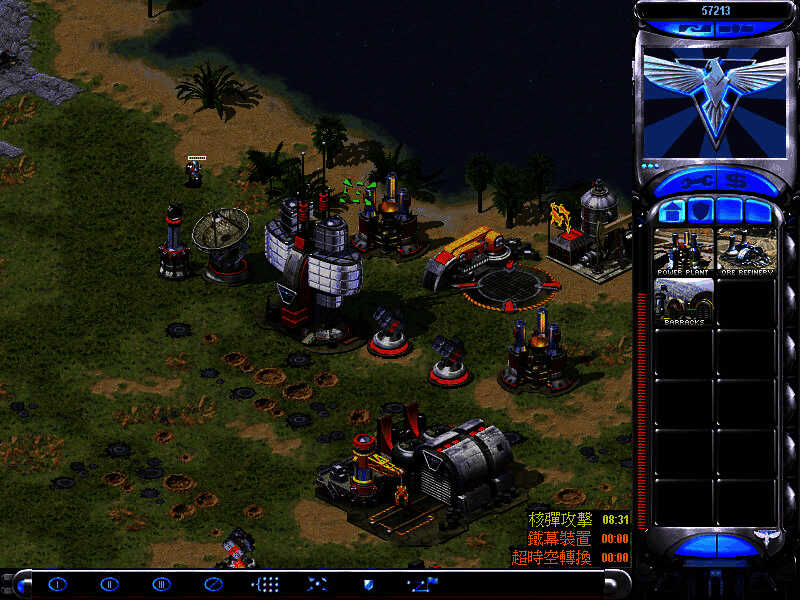Switch to the structures tab with house icon
This screenshot has width=800, height=600.
tap(673, 211)
